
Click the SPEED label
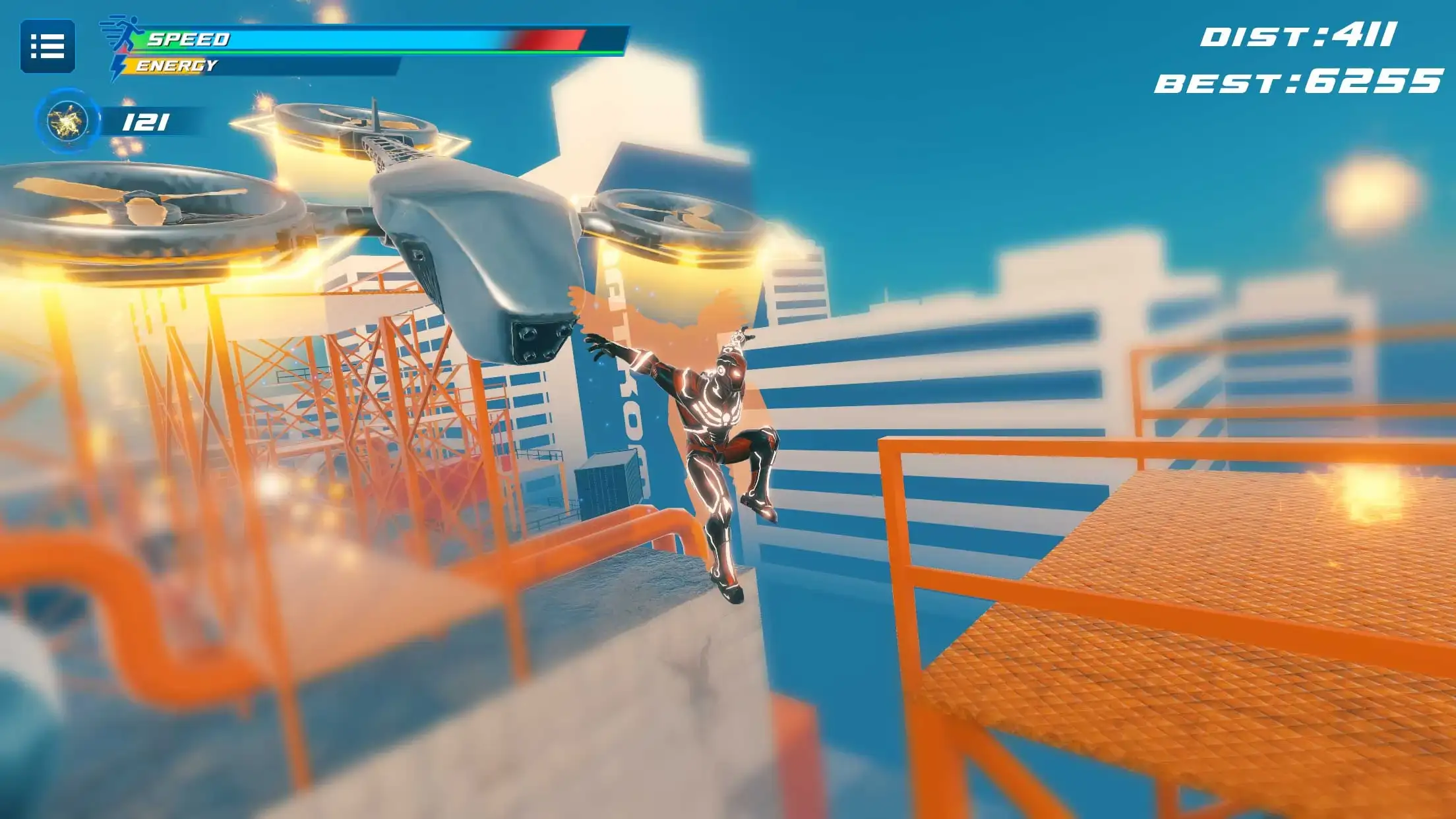[x=188, y=38]
